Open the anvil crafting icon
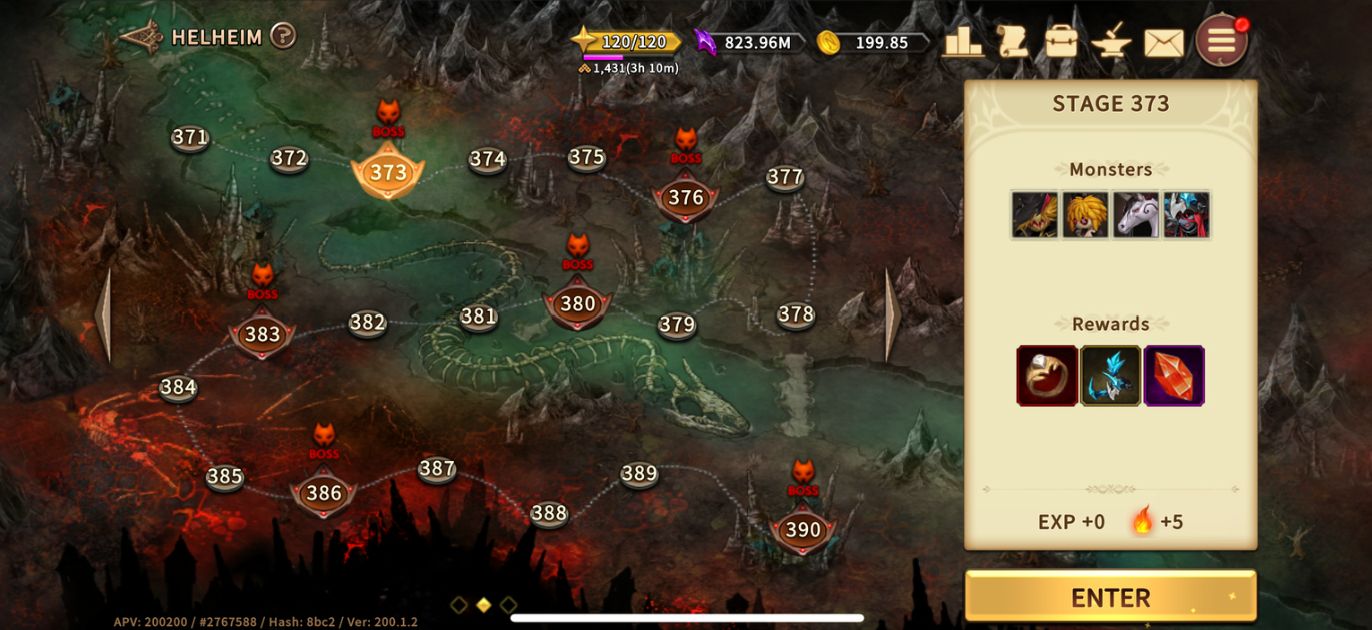 click(1111, 43)
